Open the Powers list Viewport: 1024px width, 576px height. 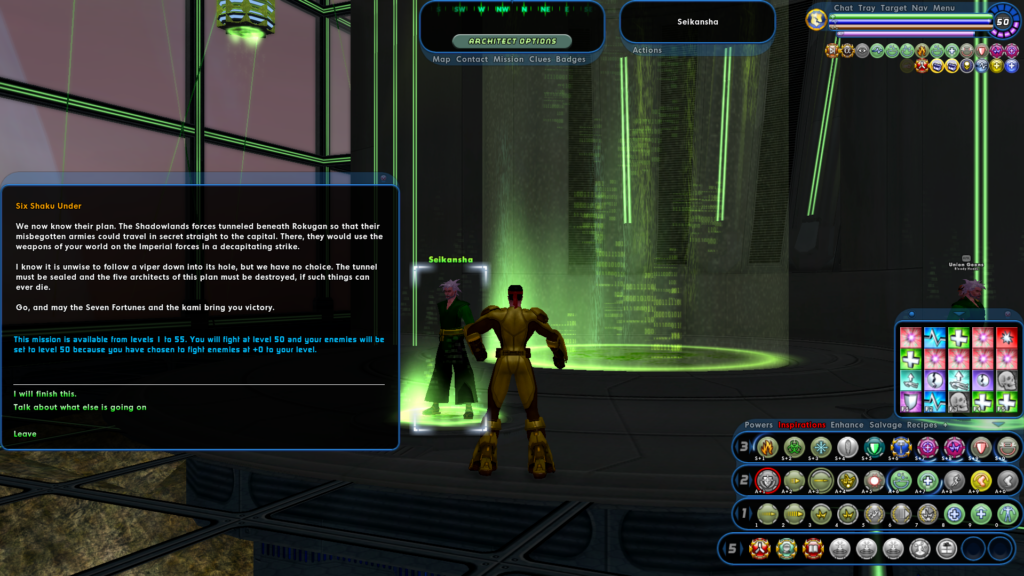point(758,425)
